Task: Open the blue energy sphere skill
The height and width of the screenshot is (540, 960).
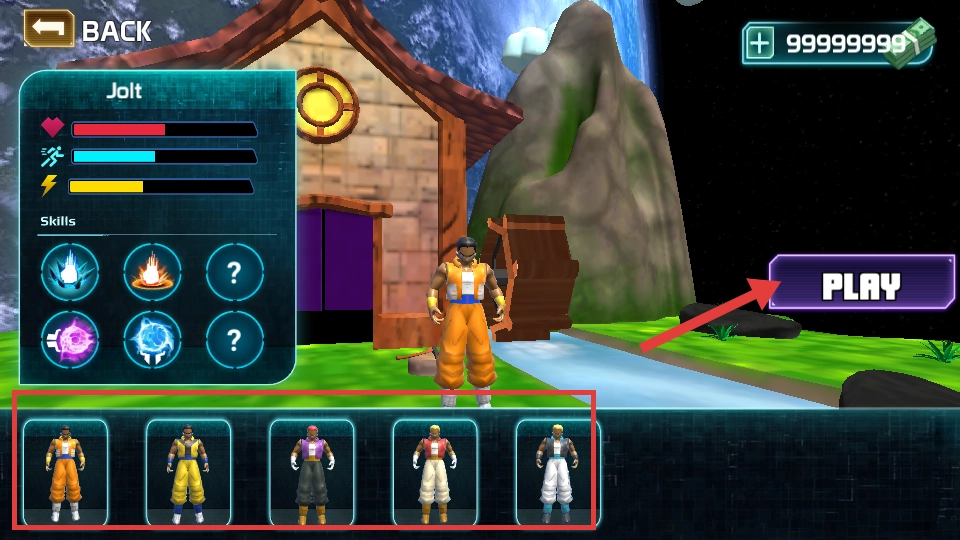Action: coord(152,340)
